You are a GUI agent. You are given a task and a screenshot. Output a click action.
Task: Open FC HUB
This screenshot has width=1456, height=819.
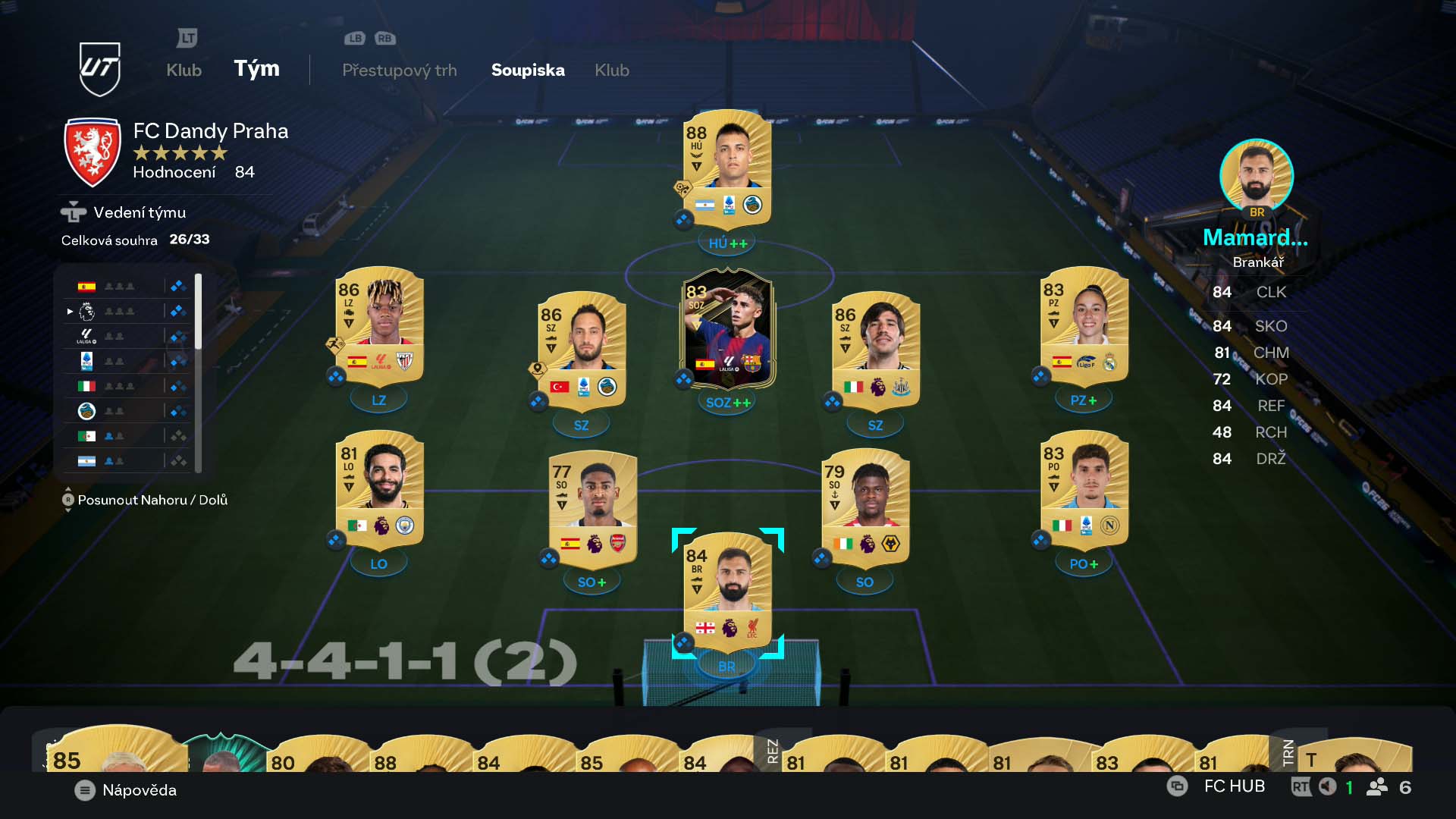coord(1234,786)
